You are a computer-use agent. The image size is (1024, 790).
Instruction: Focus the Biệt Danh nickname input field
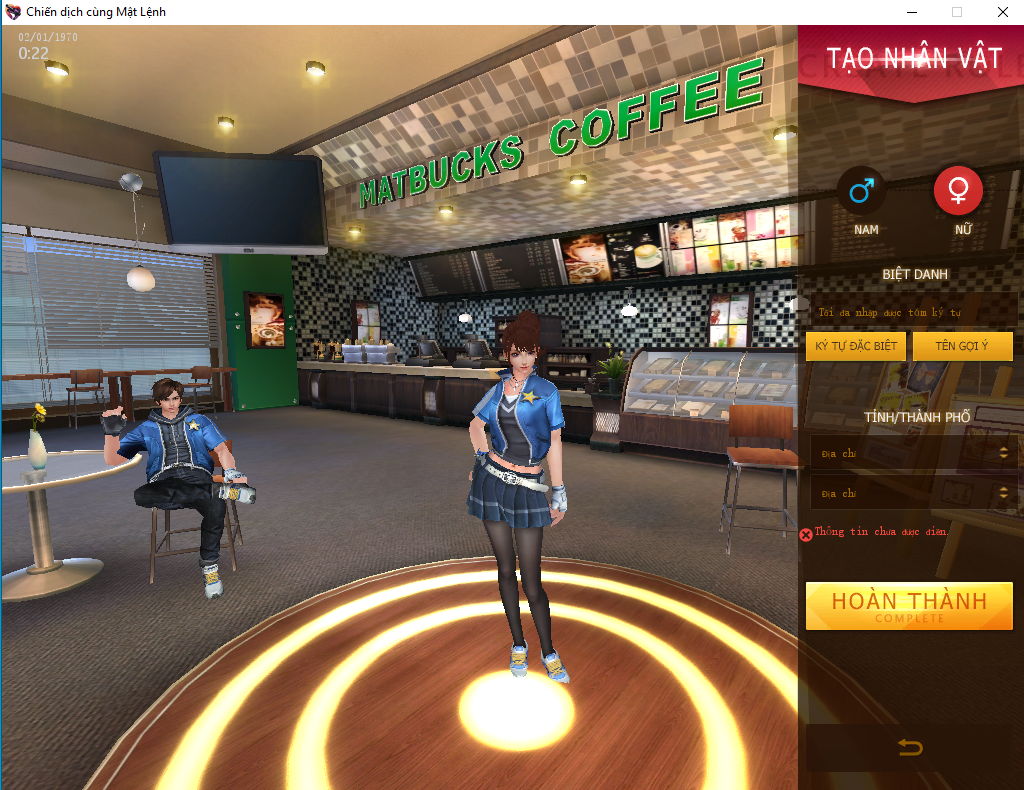[912, 312]
